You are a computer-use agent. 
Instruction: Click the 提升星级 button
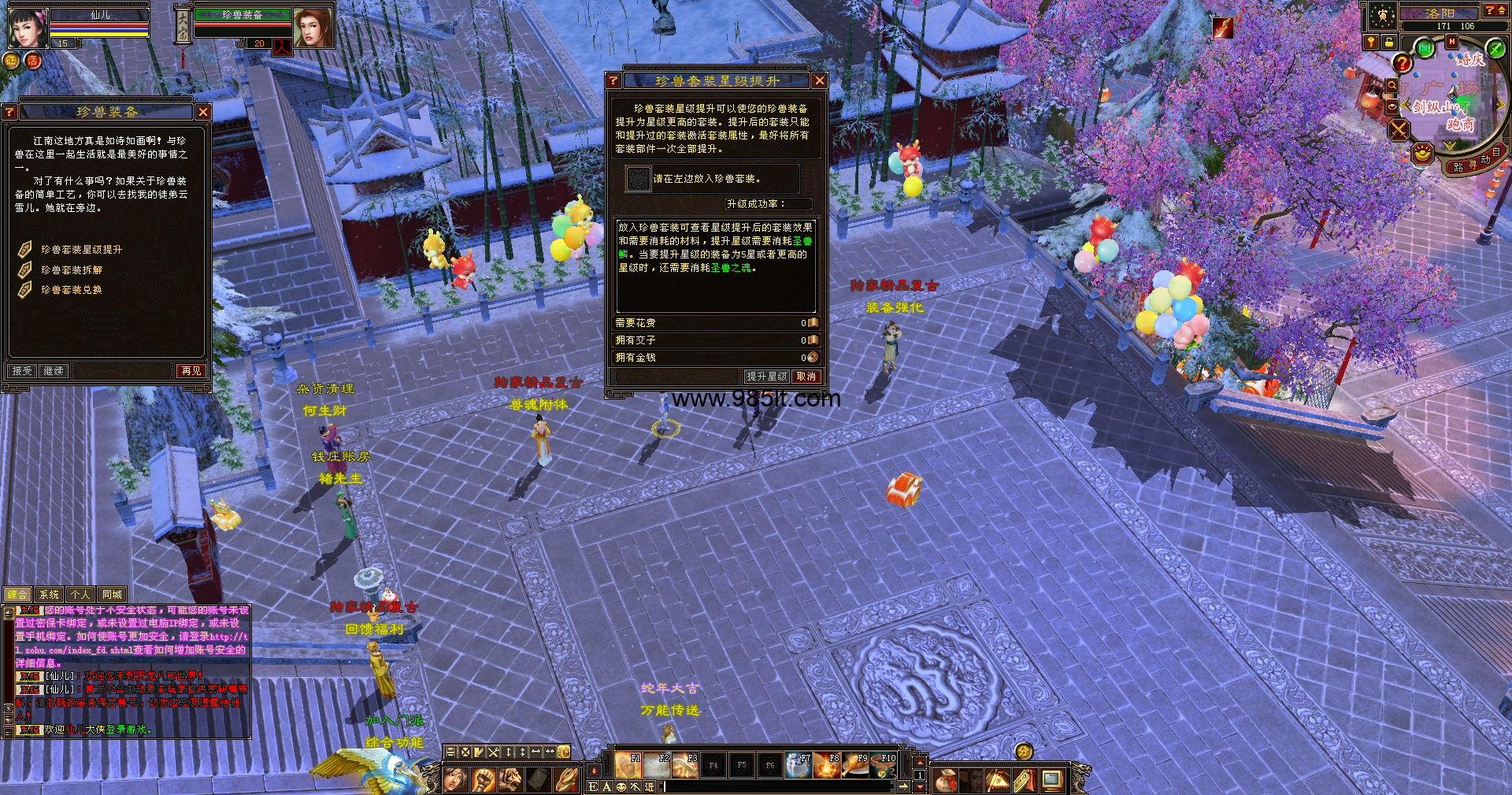click(x=766, y=377)
